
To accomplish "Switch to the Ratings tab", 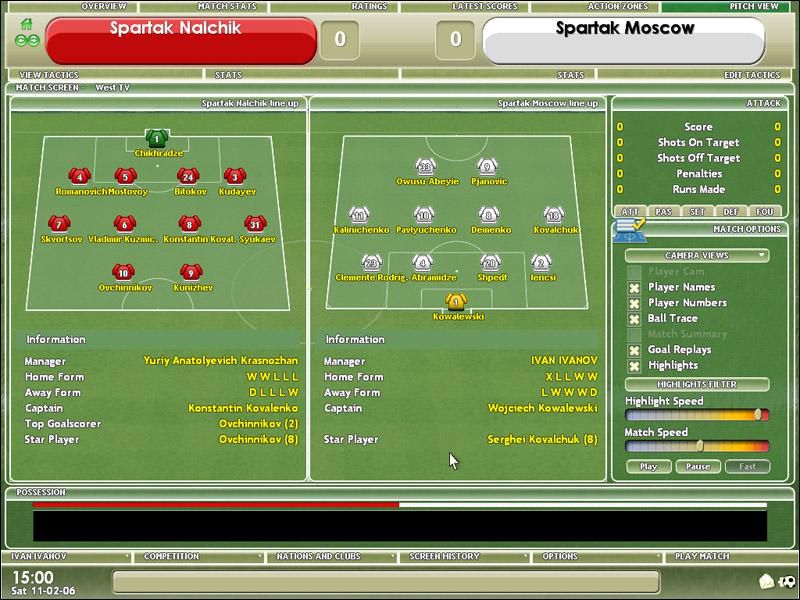I will pos(369,6).
